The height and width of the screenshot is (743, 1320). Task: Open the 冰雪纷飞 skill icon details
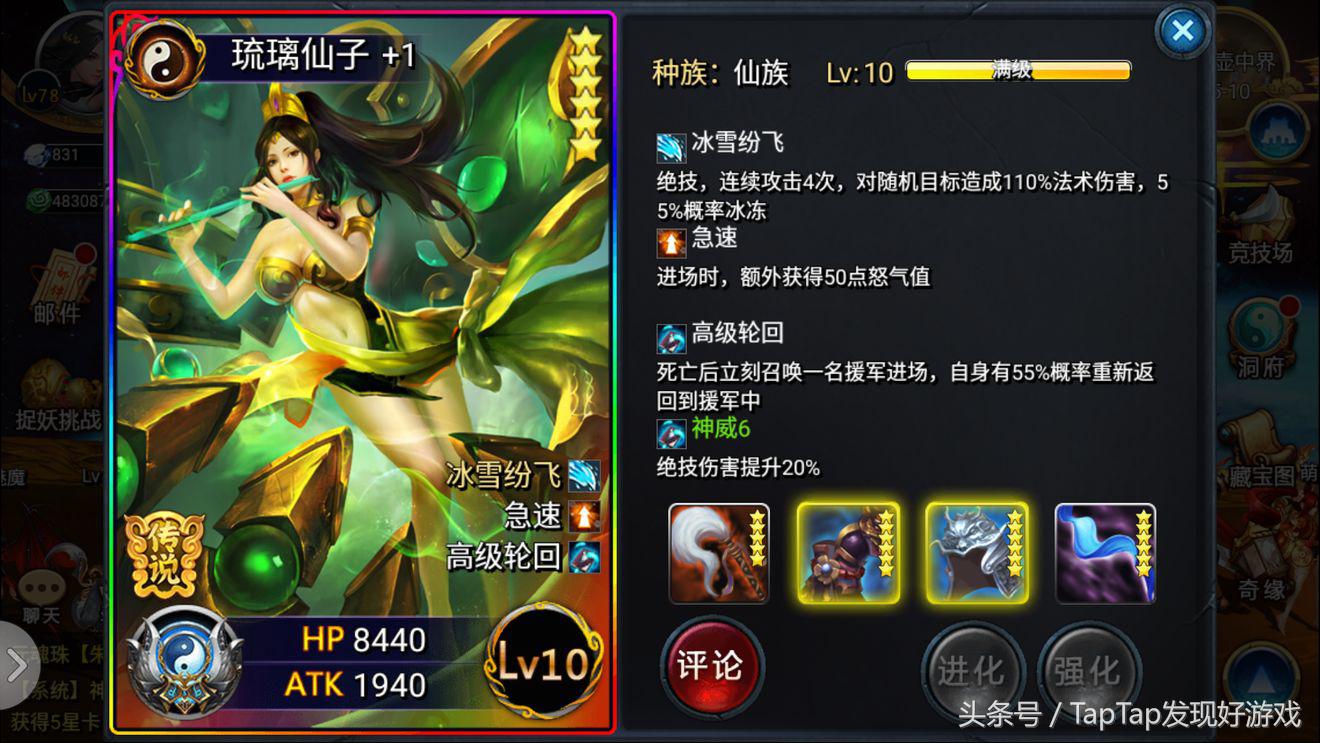670,147
